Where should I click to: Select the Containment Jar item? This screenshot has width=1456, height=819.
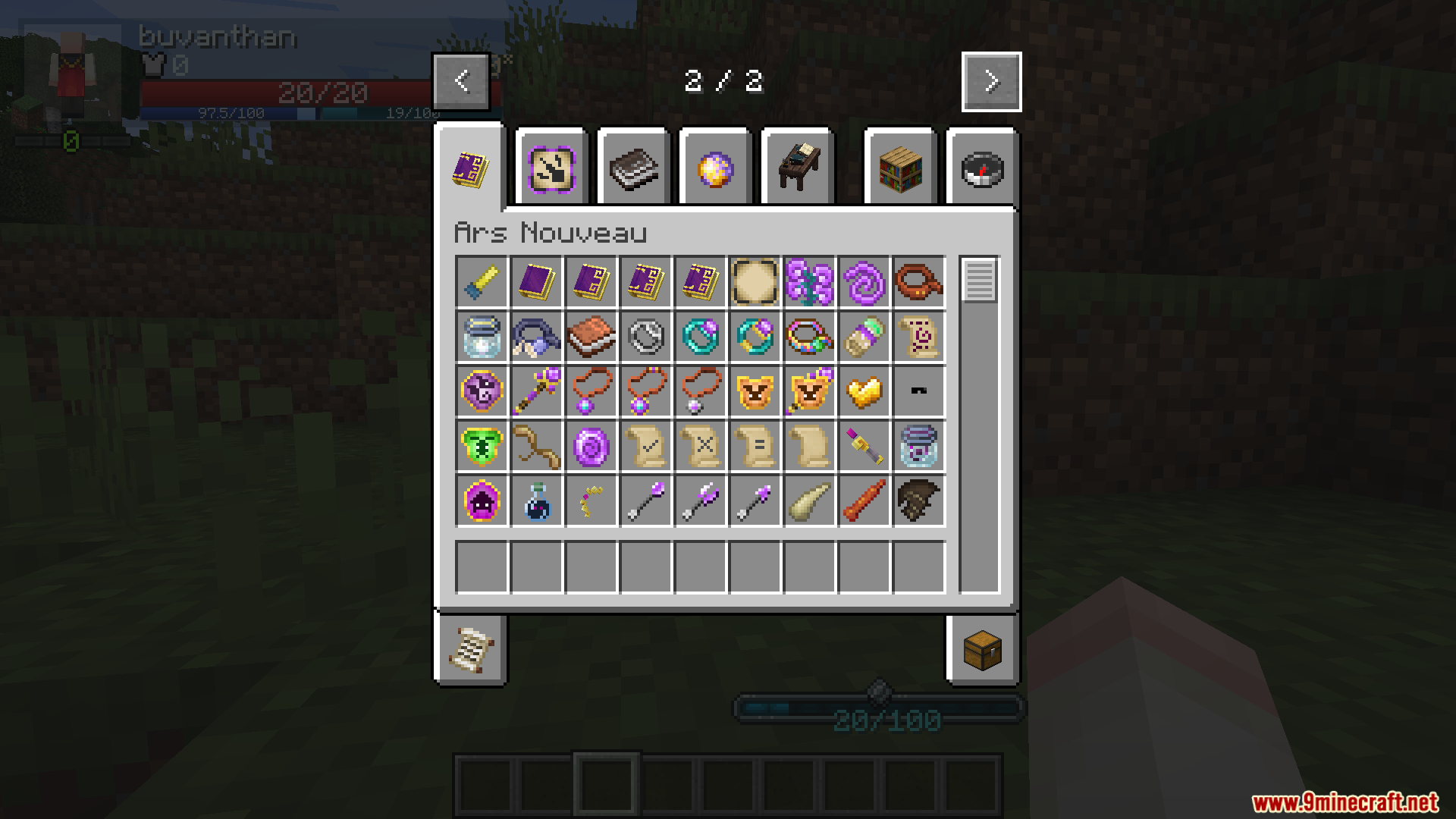coord(918,446)
